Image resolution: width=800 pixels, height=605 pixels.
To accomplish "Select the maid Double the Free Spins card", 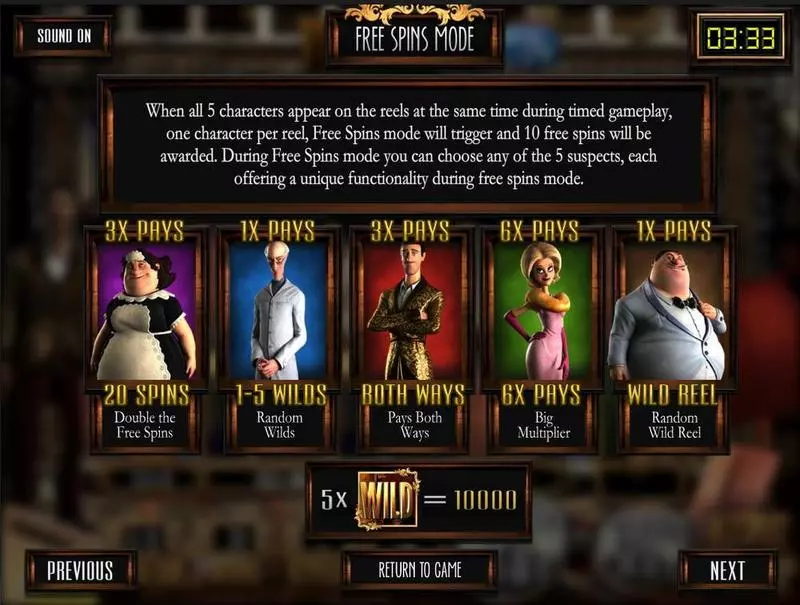I will pos(144,310).
